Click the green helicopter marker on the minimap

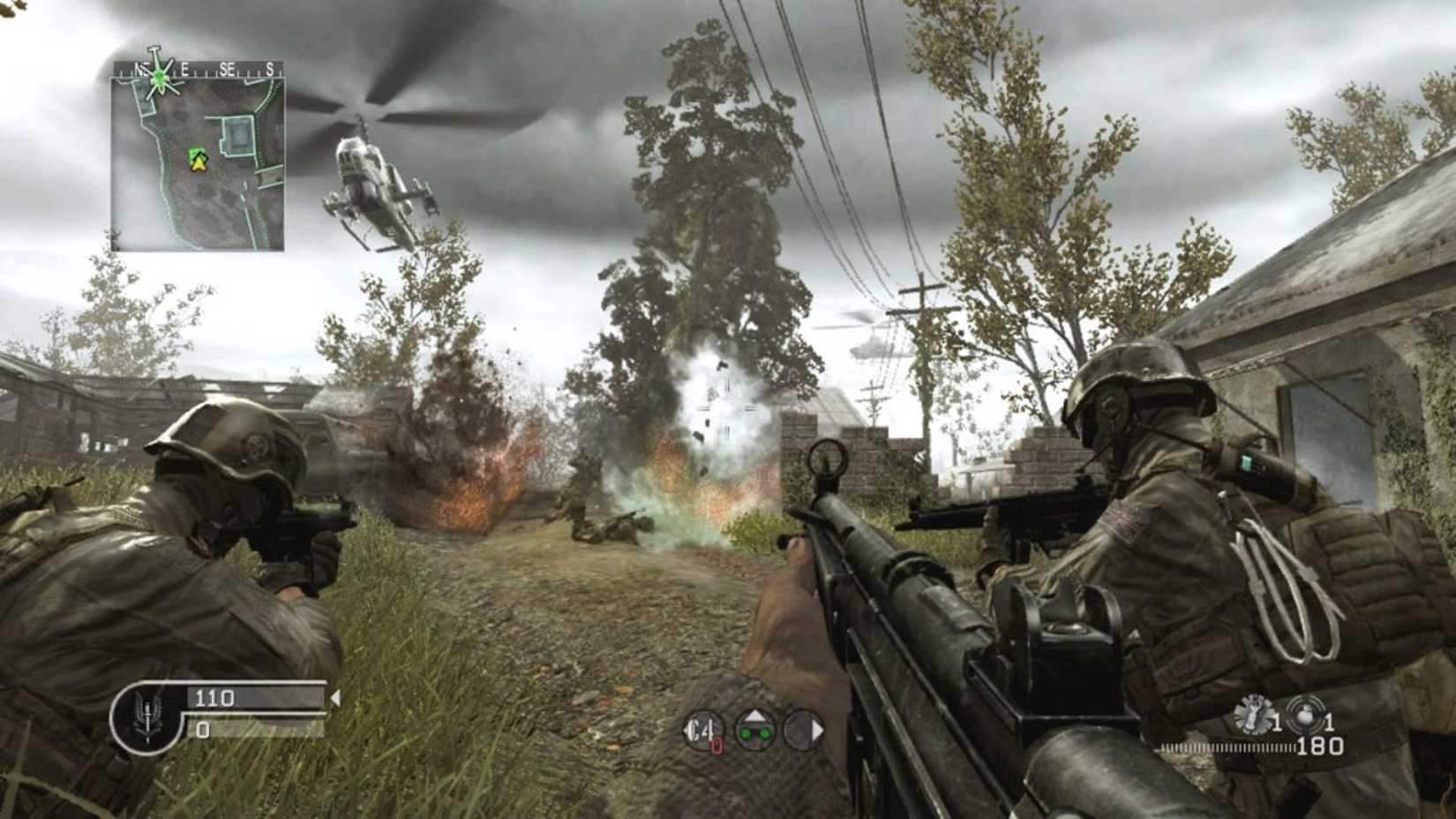159,77
